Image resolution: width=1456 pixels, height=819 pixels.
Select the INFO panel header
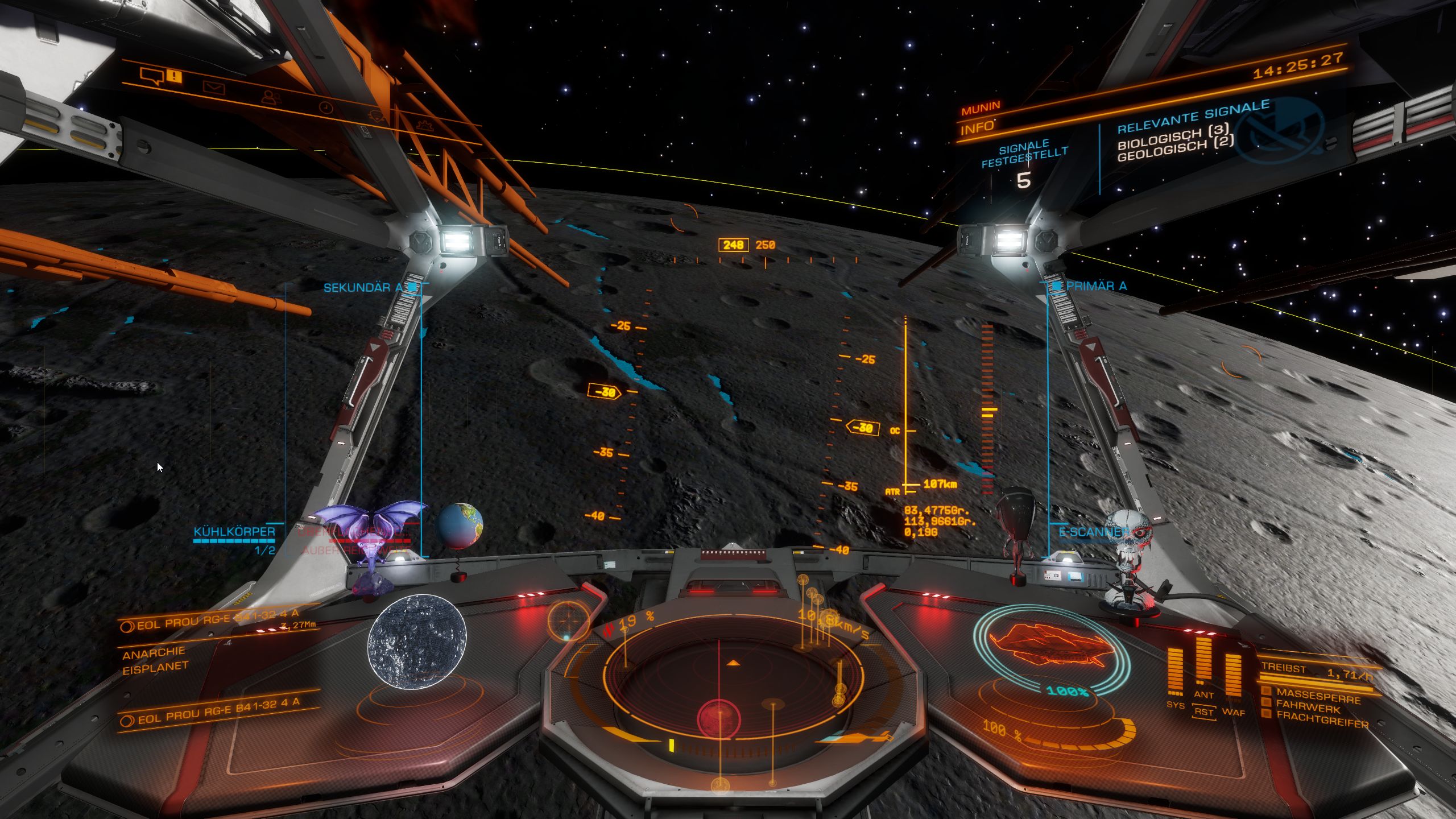click(x=977, y=129)
